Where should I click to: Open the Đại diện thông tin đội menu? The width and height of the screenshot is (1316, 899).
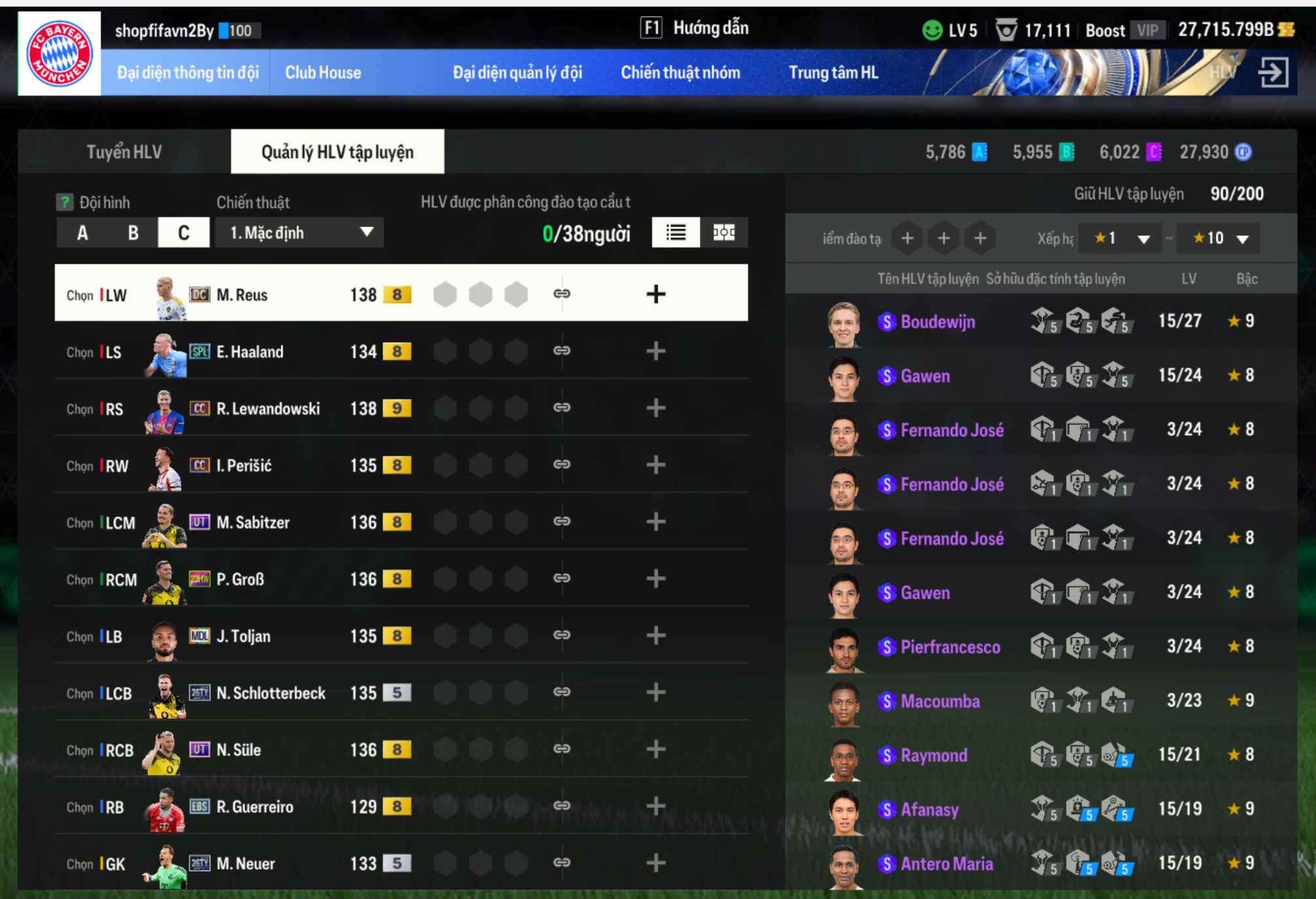[188, 72]
